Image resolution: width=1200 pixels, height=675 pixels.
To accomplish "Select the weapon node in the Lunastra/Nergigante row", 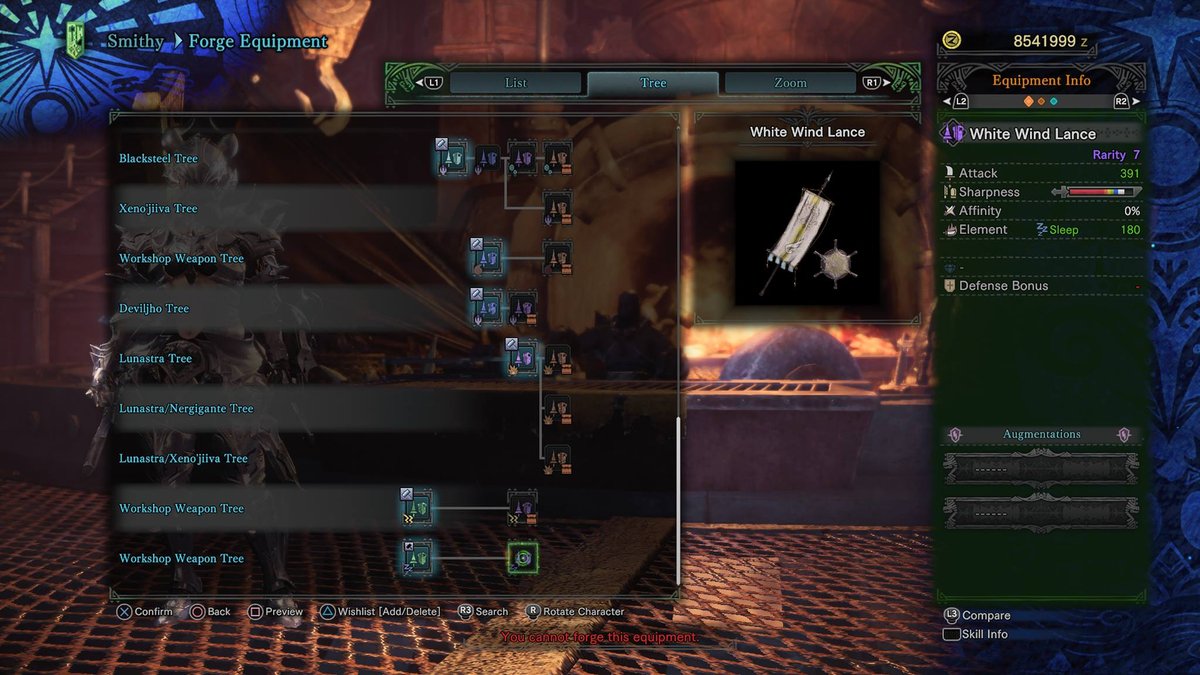I will [557, 408].
